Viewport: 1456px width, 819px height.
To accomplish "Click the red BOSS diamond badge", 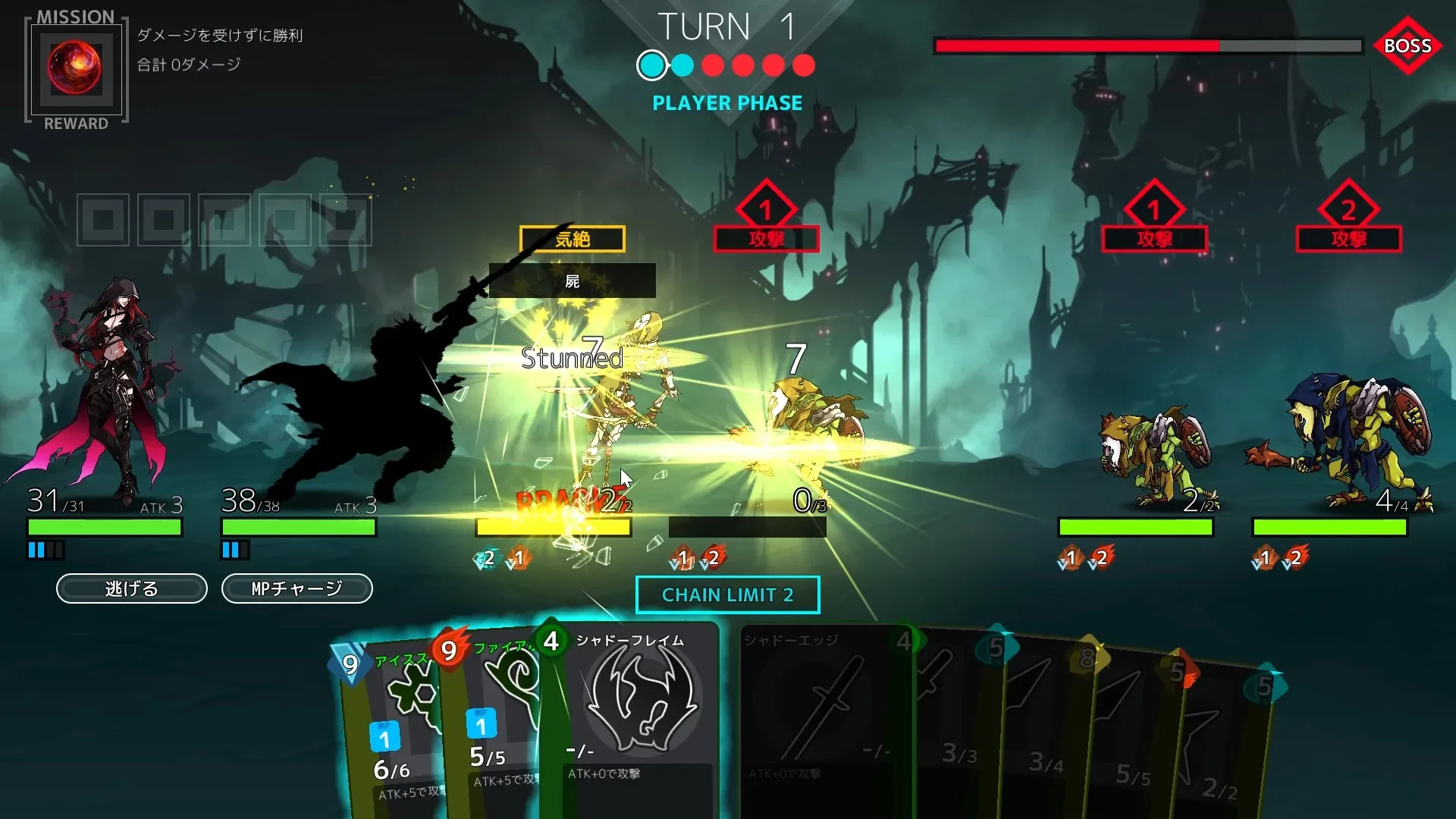I will [1407, 45].
